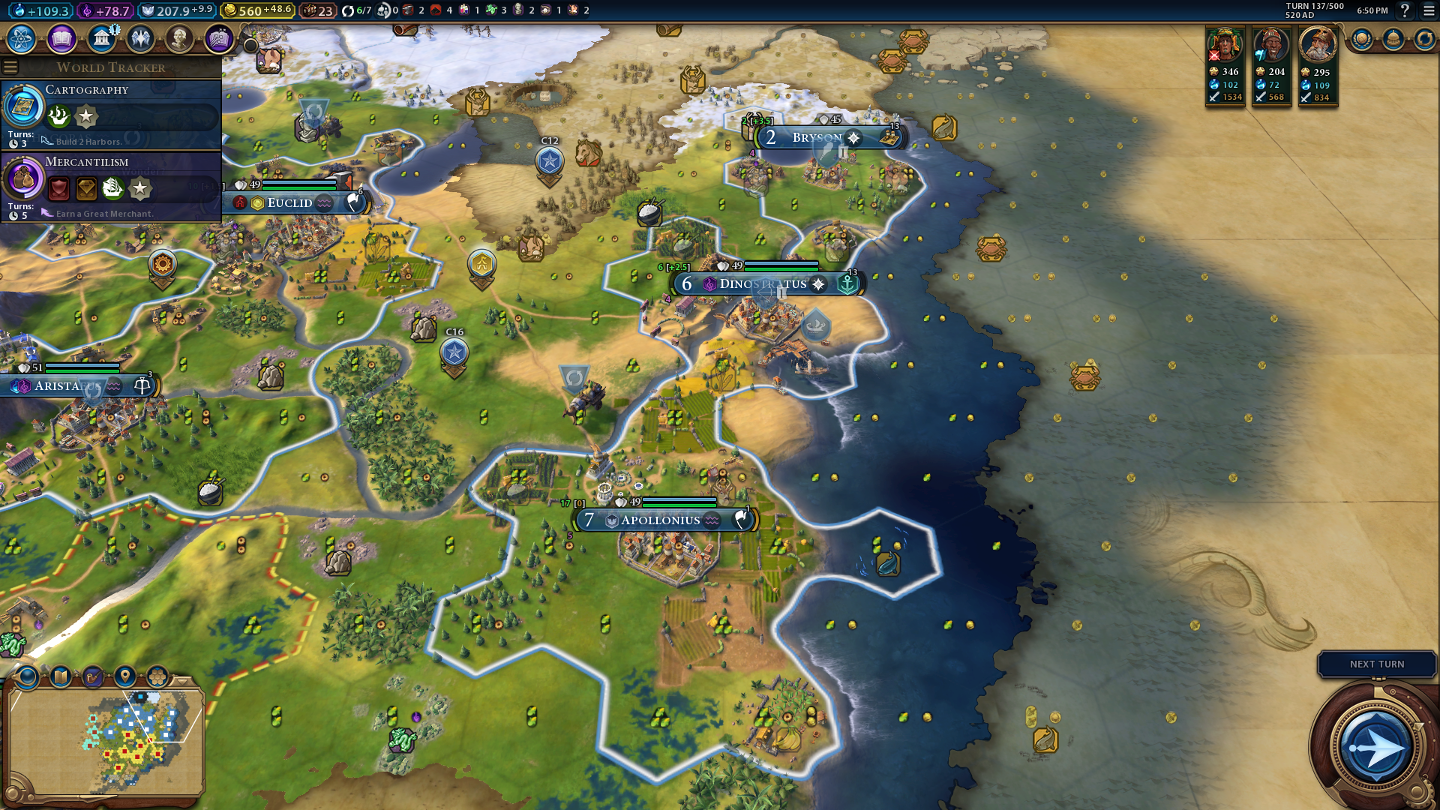Screen dimensions: 1440x810
Task: Open diplomacy with the white-bearded helmeted leader
Action: click(1318, 46)
